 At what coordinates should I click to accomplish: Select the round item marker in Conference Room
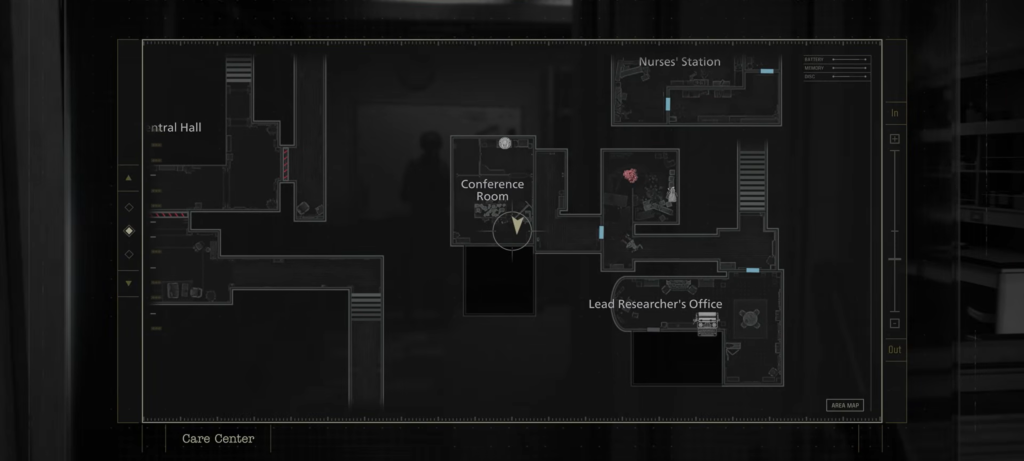click(x=505, y=144)
